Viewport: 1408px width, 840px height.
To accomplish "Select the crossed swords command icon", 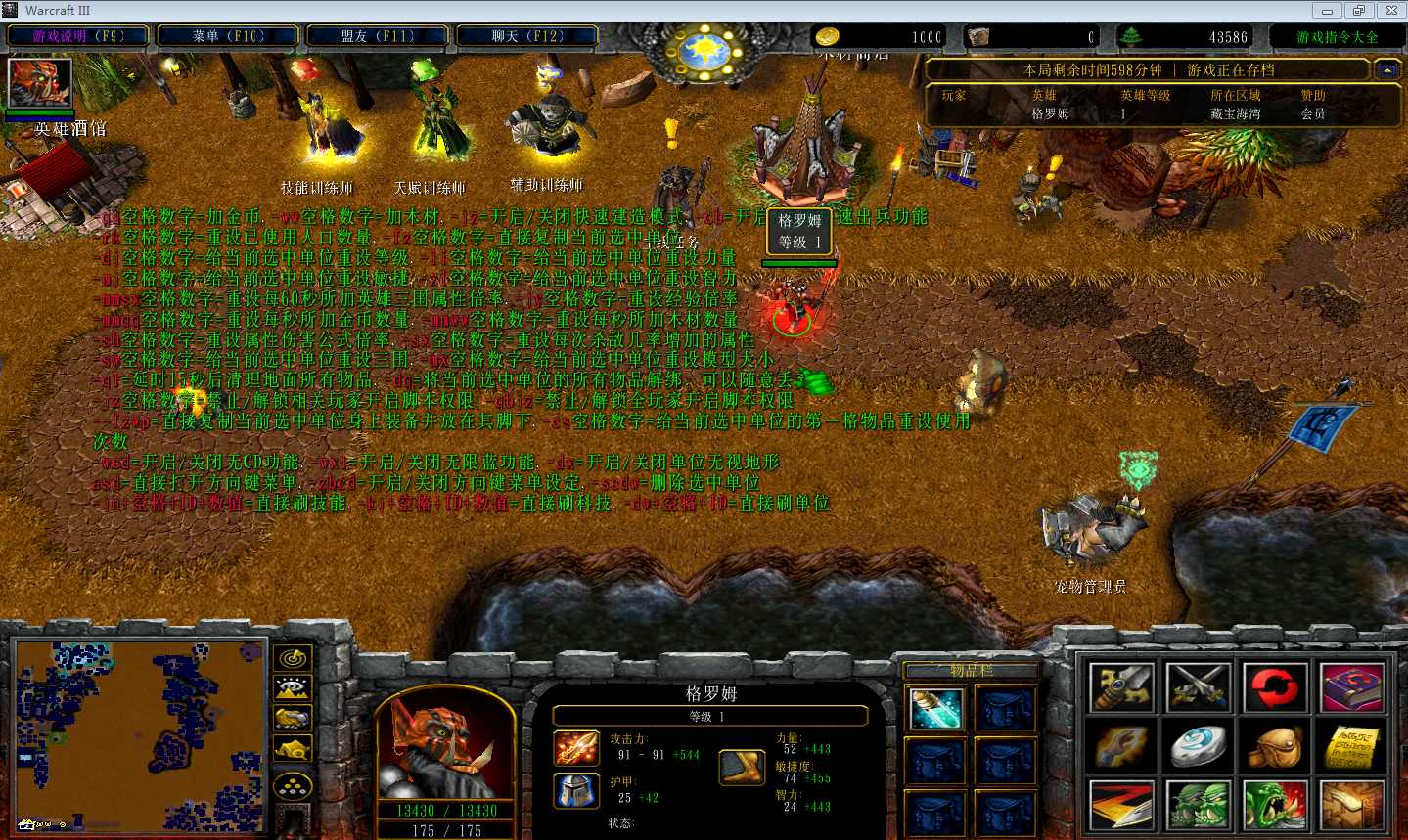I will click(x=1199, y=687).
